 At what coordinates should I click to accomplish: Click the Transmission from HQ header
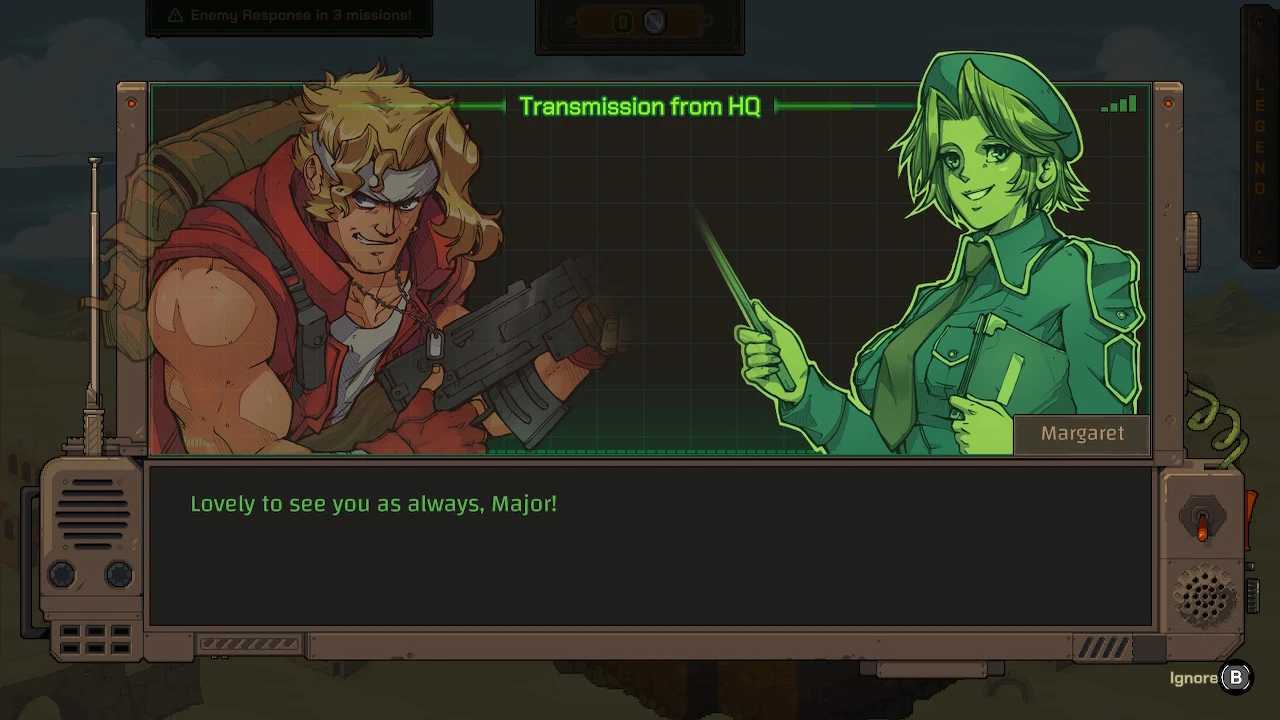click(640, 106)
